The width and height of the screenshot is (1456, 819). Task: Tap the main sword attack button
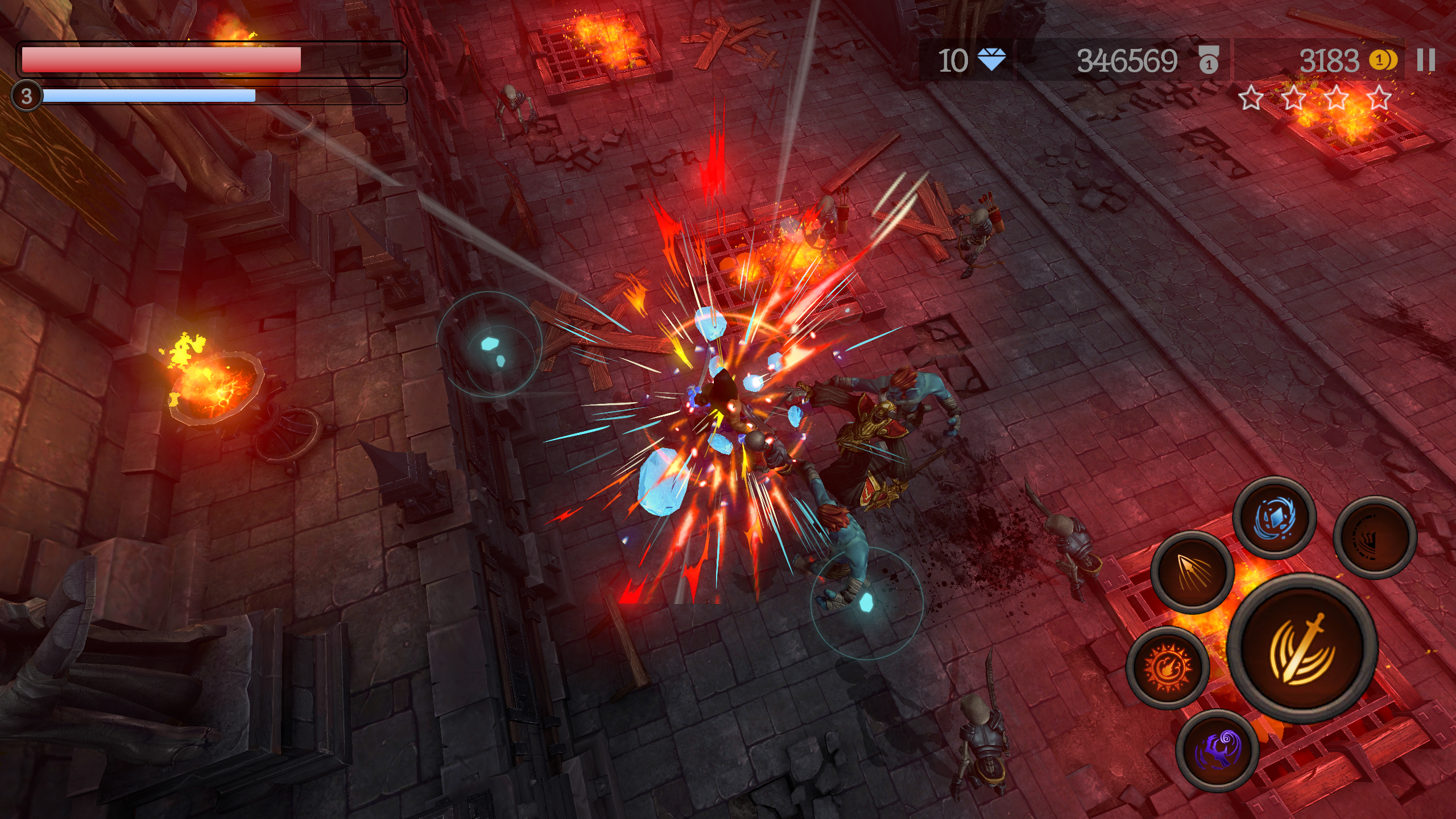coord(1302,648)
